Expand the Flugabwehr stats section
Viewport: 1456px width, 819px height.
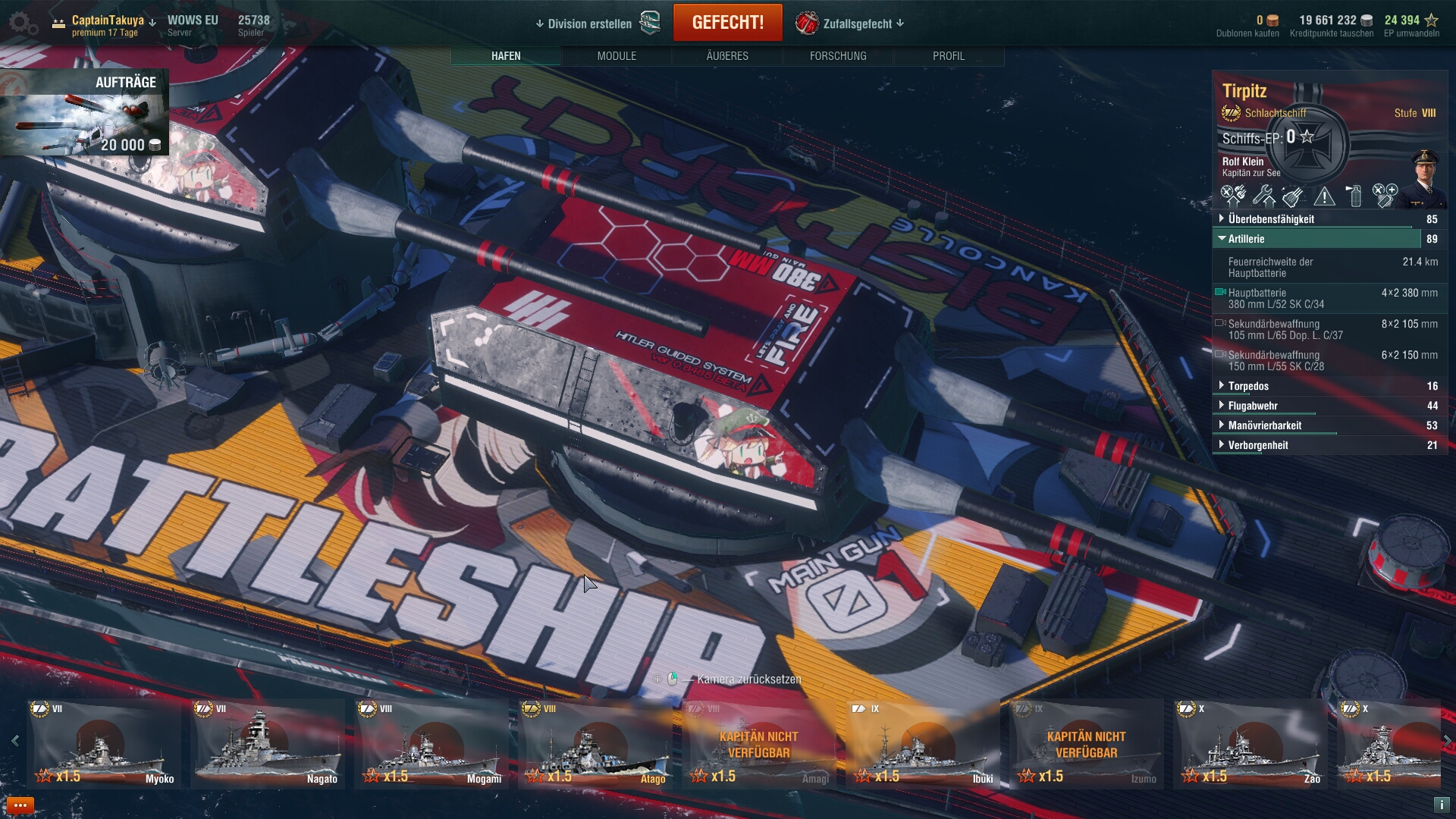tap(1253, 406)
